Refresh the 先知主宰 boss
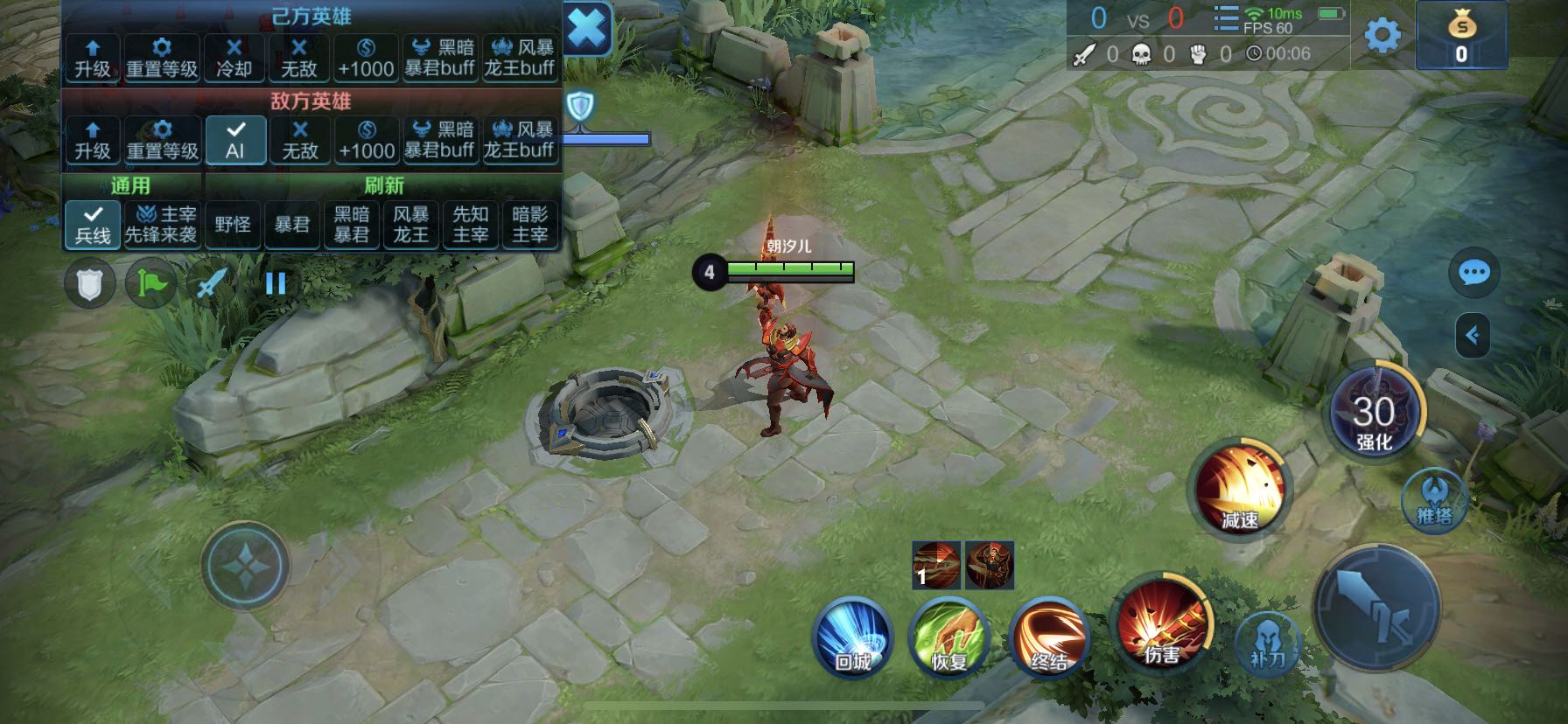Viewport: 1568px width, 724px height. tap(470, 224)
